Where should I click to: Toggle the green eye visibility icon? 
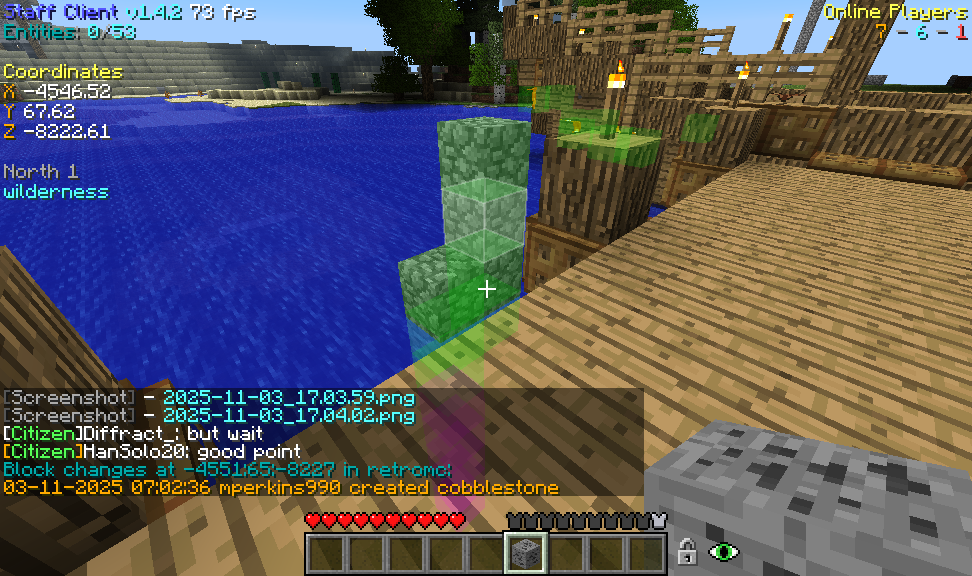coord(723,551)
